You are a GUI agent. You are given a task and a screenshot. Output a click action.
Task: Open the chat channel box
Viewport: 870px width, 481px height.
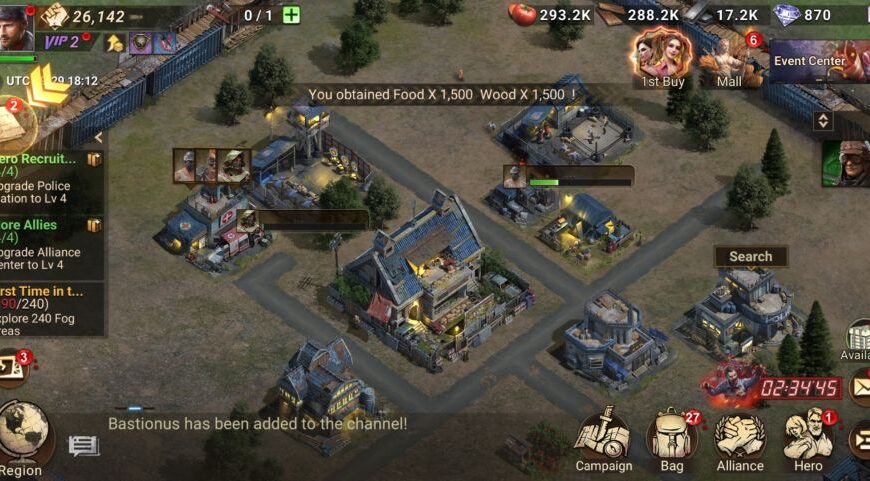click(x=84, y=446)
